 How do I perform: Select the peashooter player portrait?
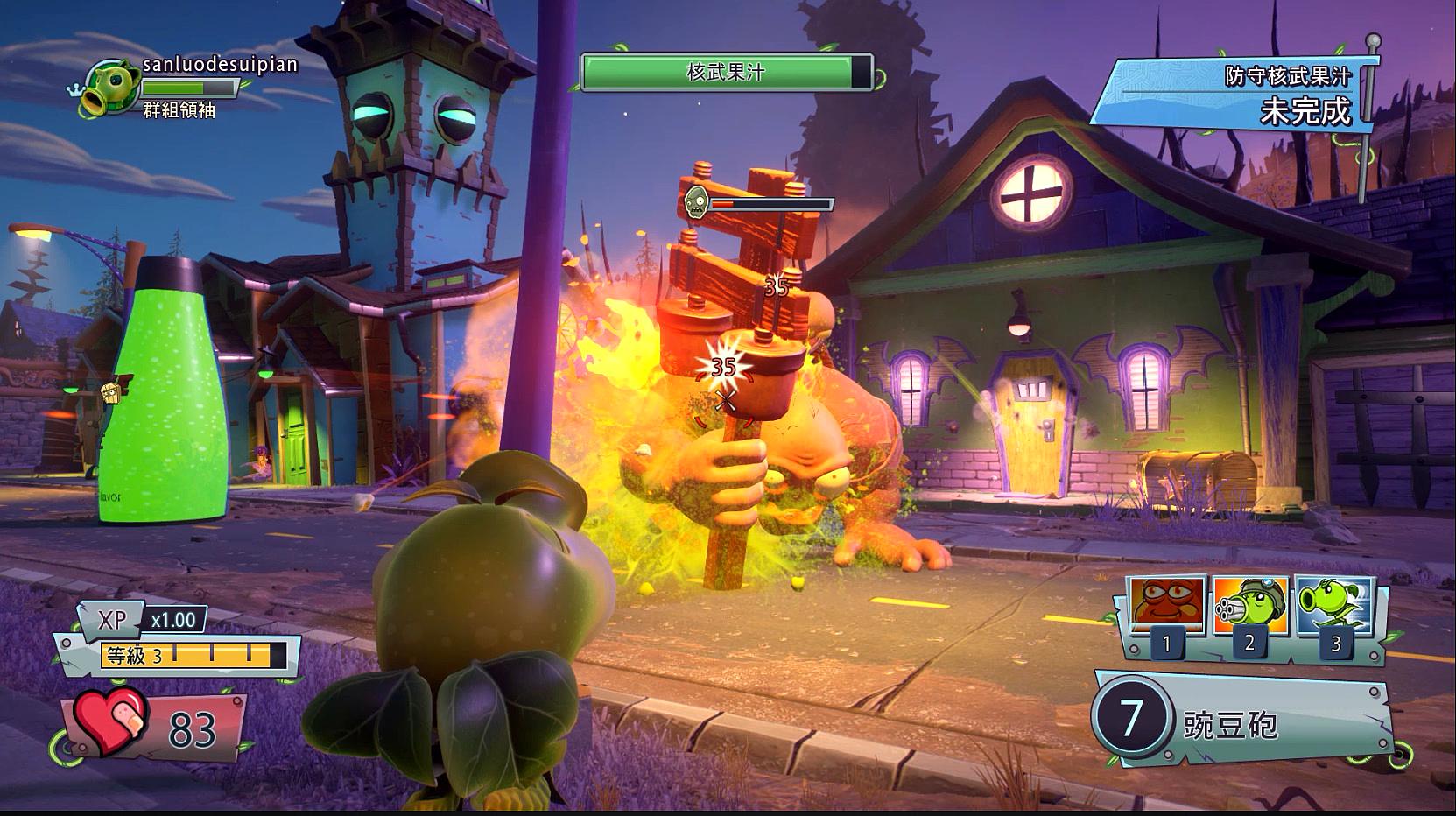tap(111, 88)
